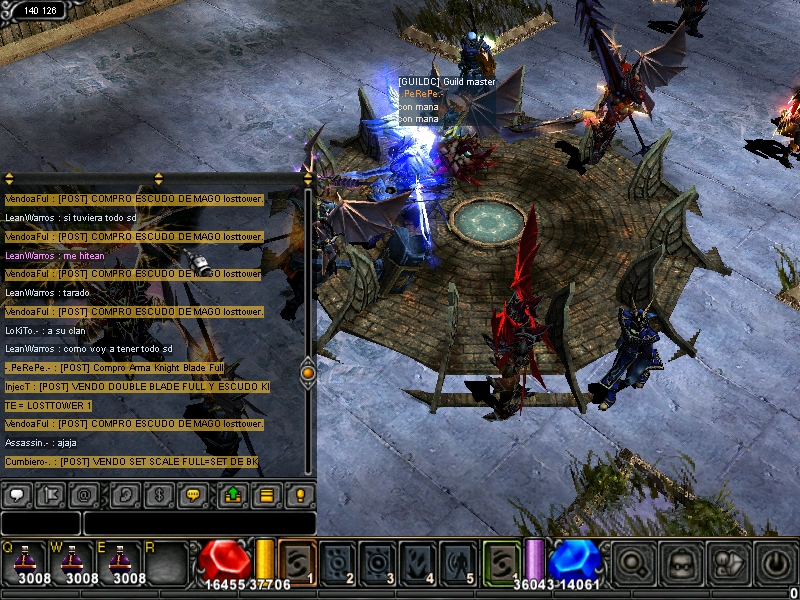Click the dollar sign chat button
Viewport: 800px width, 600px height.
[158, 494]
